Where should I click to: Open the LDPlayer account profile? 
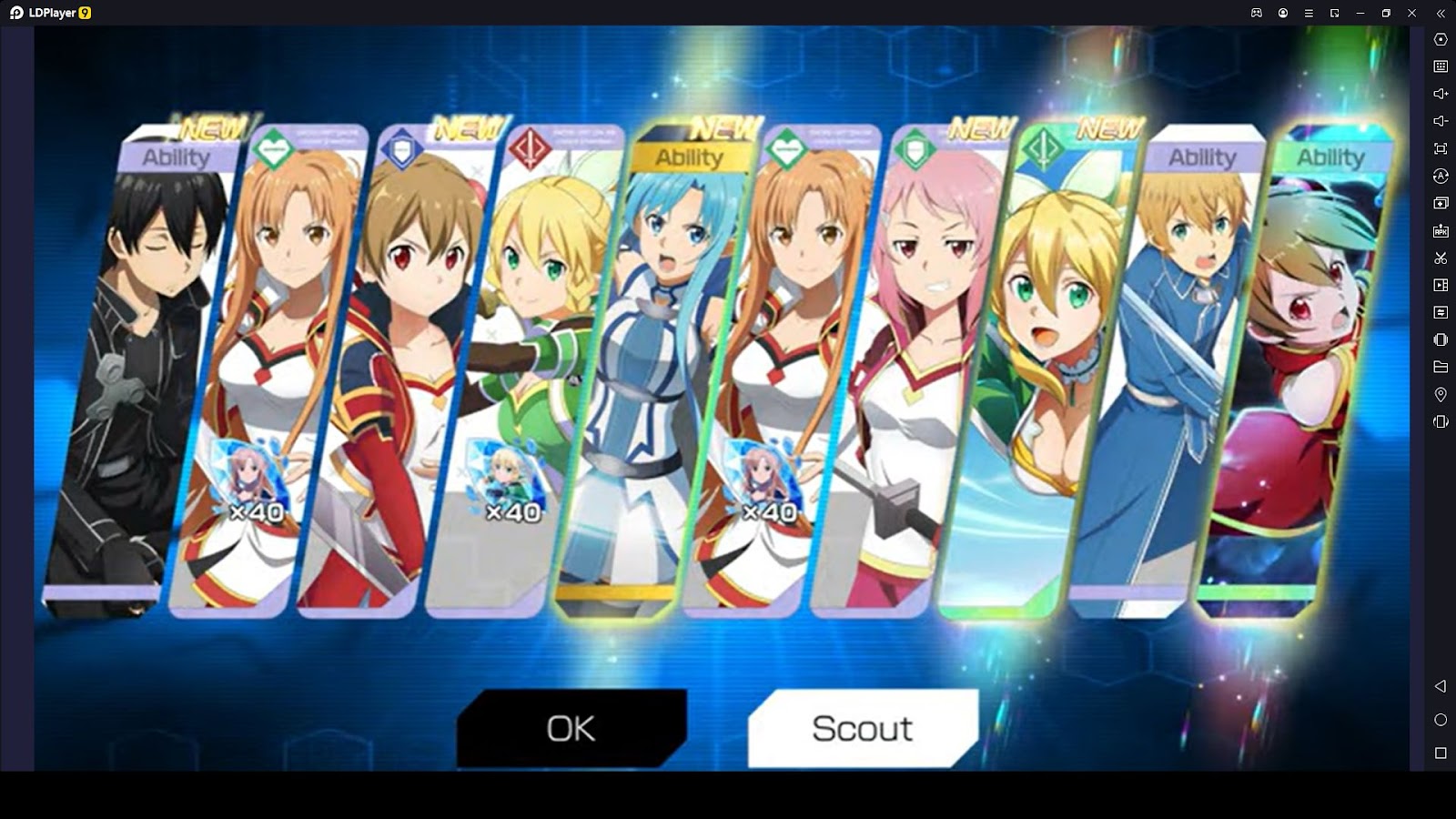pyautogui.click(x=1283, y=13)
